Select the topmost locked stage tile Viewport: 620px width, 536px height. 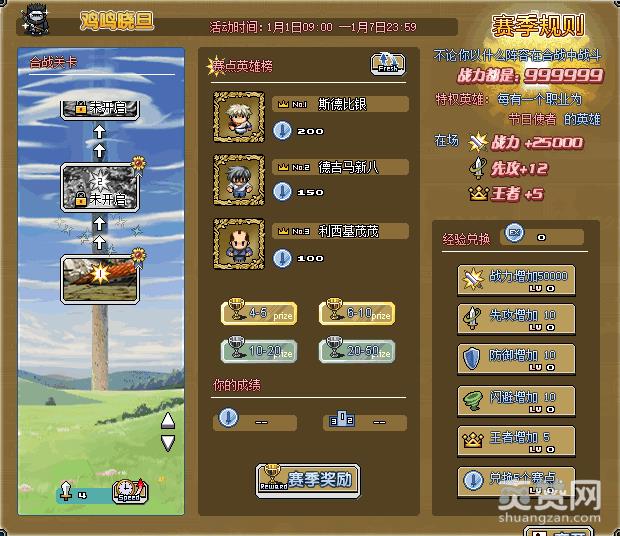(x=99, y=106)
